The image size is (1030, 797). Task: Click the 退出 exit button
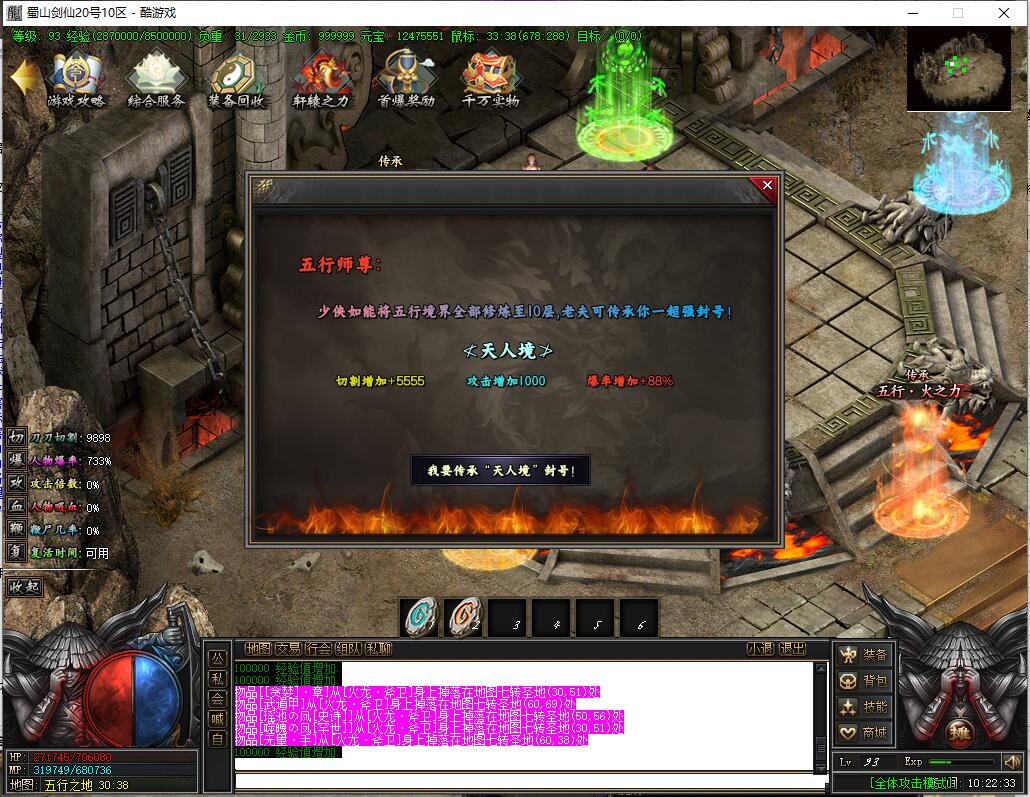(x=792, y=649)
